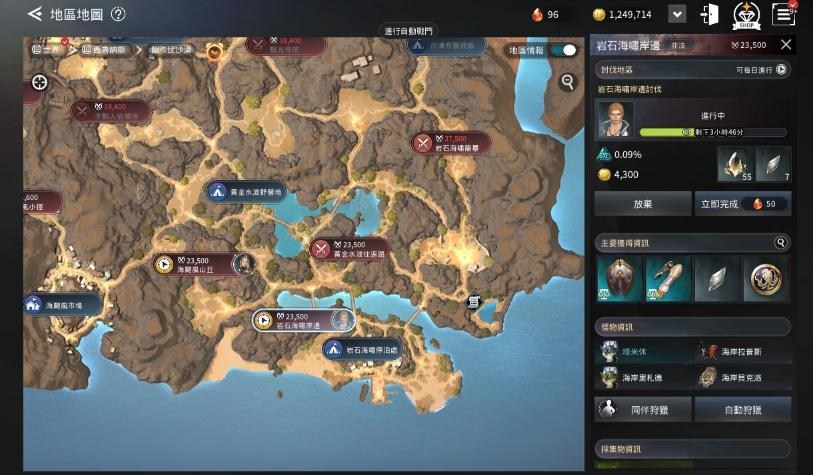Start auto hunting with 自動狩獵
This screenshot has width=813, height=475.
point(742,409)
